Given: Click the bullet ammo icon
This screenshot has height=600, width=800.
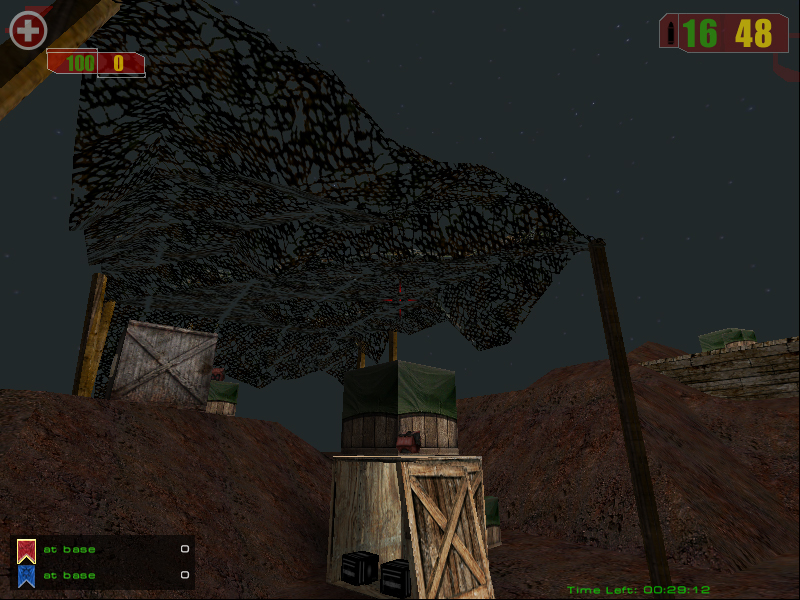Looking at the screenshot, I should click(x=668, y=32).
